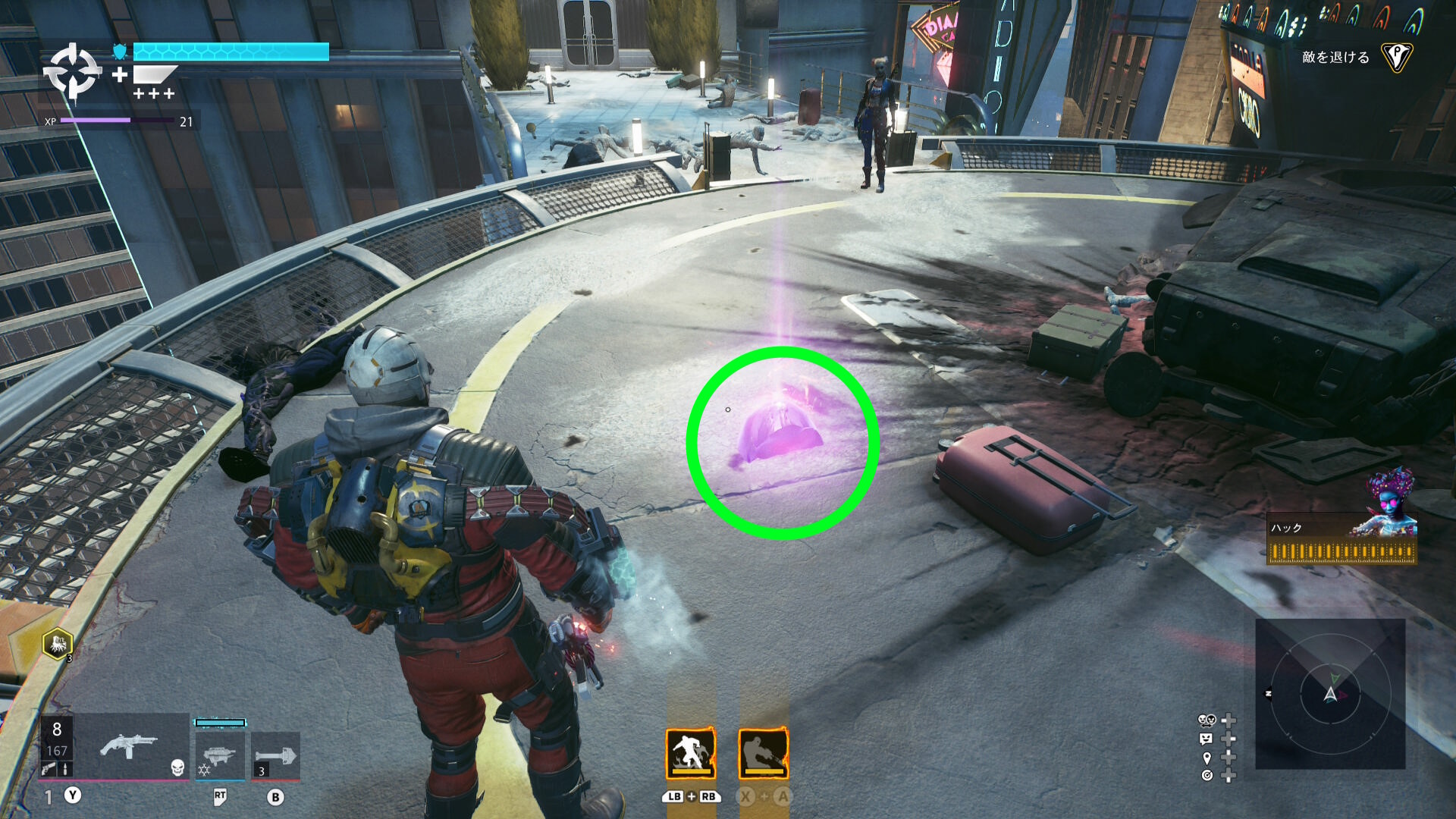Activate the right orange shooting ability icon
Screen dimensions: 1456x819
click(764, 753)
